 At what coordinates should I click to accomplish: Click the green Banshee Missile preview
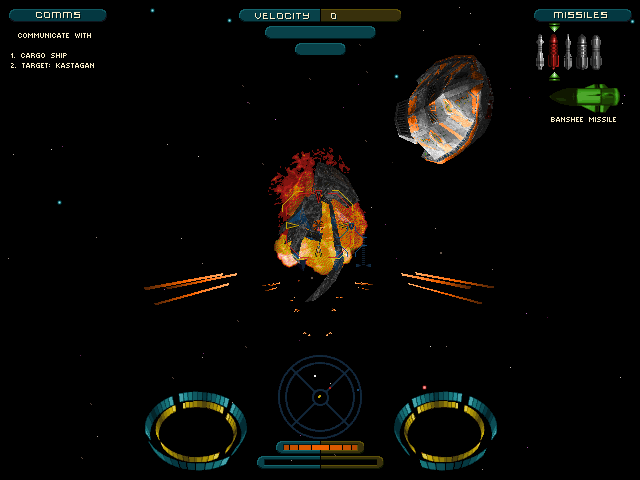coord(584,97)
